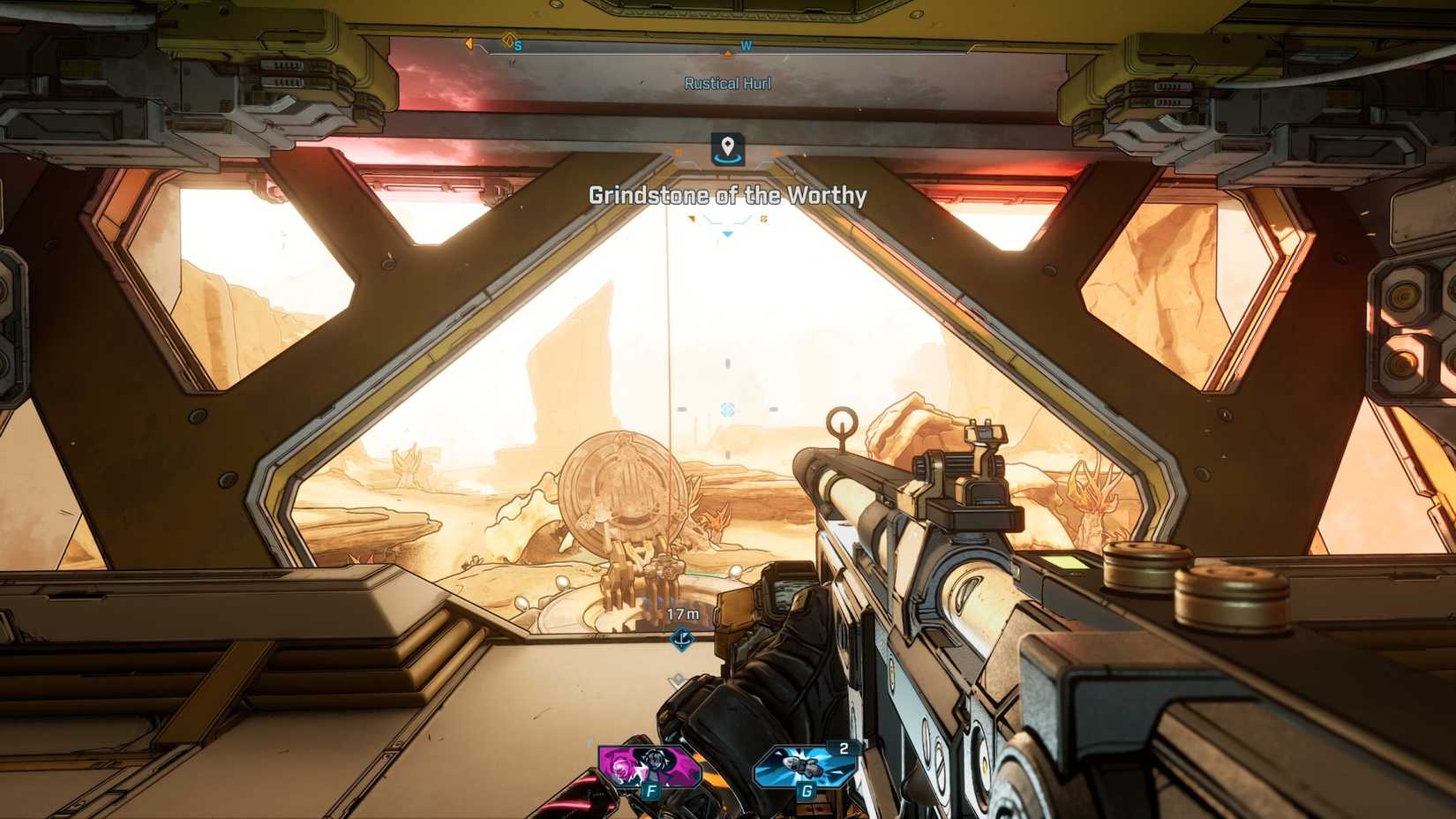Viewport: 1456px width, 819px height.
Task: Select the 17m waypoint diamond marker
Action: (682, 638)
